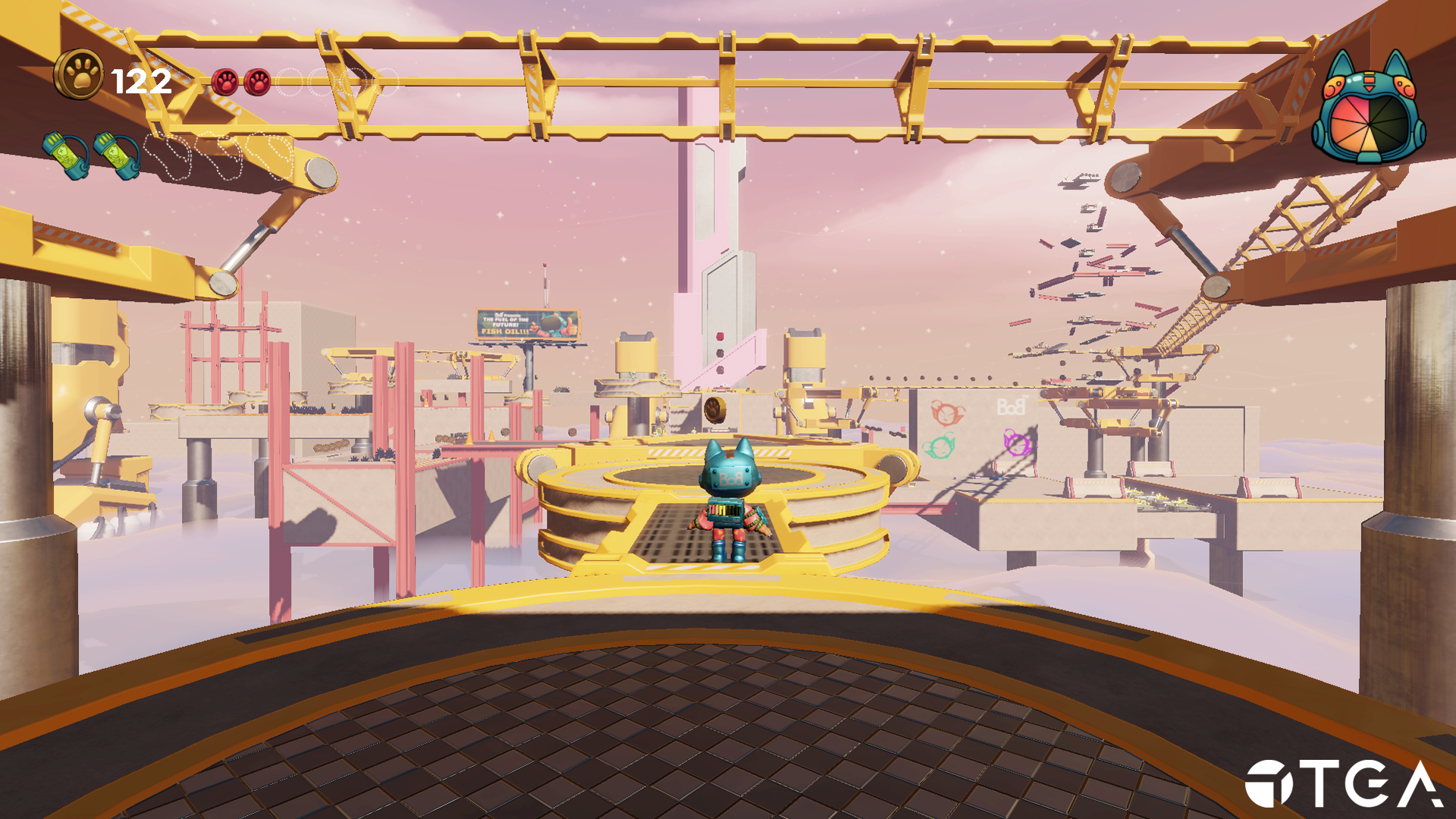Viewport: 1456px width, 819px height.
Task: Click the left fish oil canister icon
Action: point(65,156)
